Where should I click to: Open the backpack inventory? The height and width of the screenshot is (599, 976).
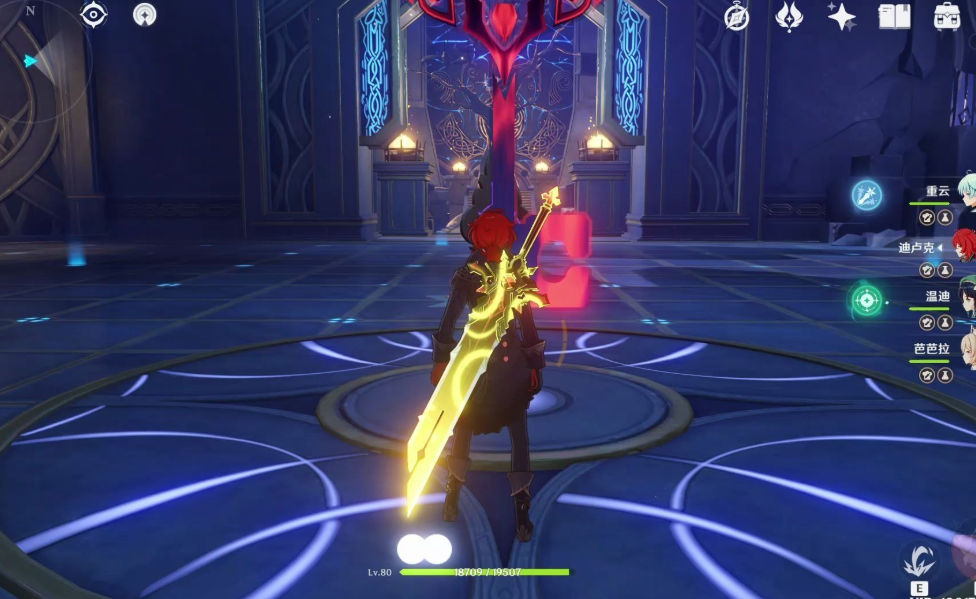pos(946,16)
